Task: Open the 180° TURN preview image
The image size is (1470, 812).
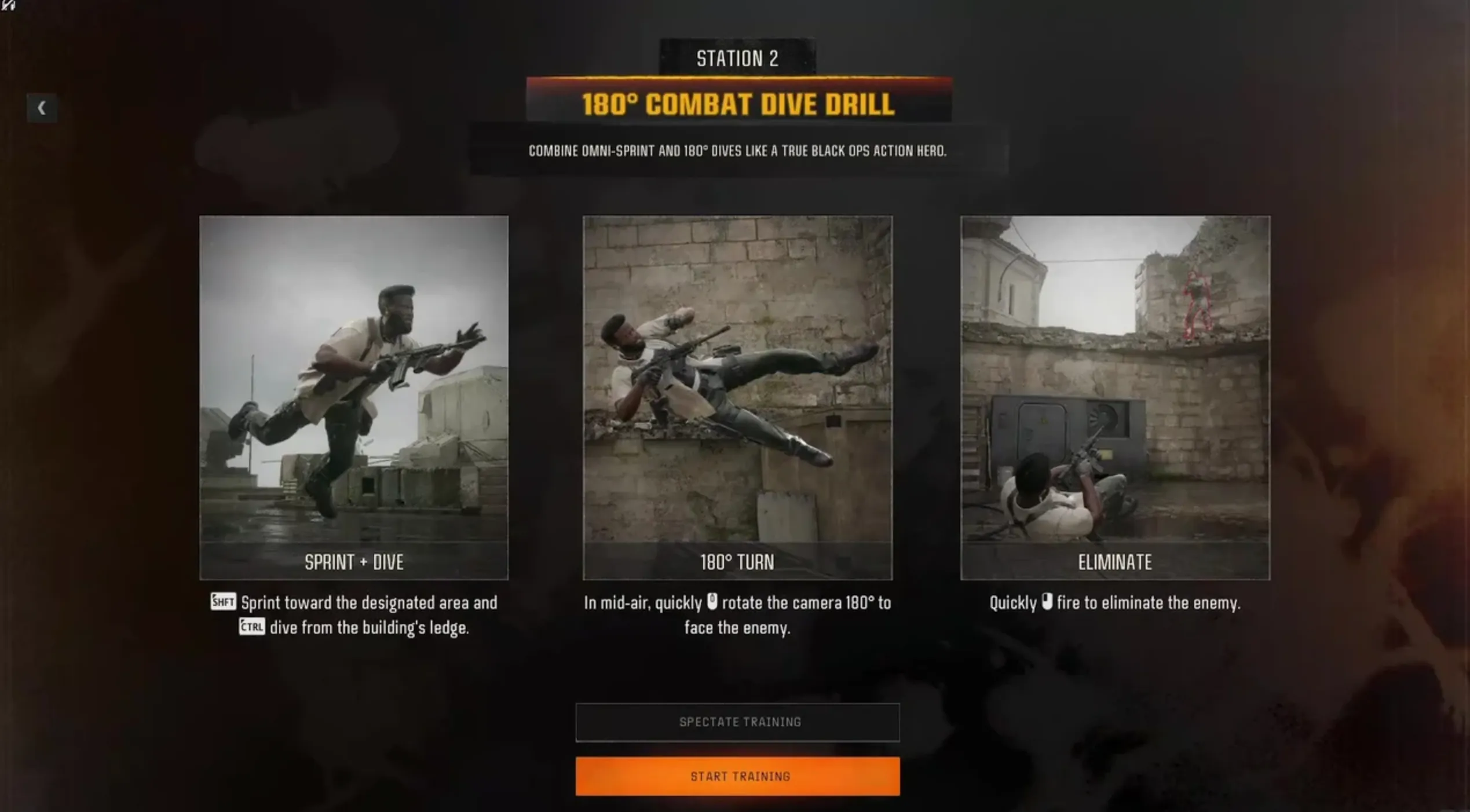Action: click(736, 382)
